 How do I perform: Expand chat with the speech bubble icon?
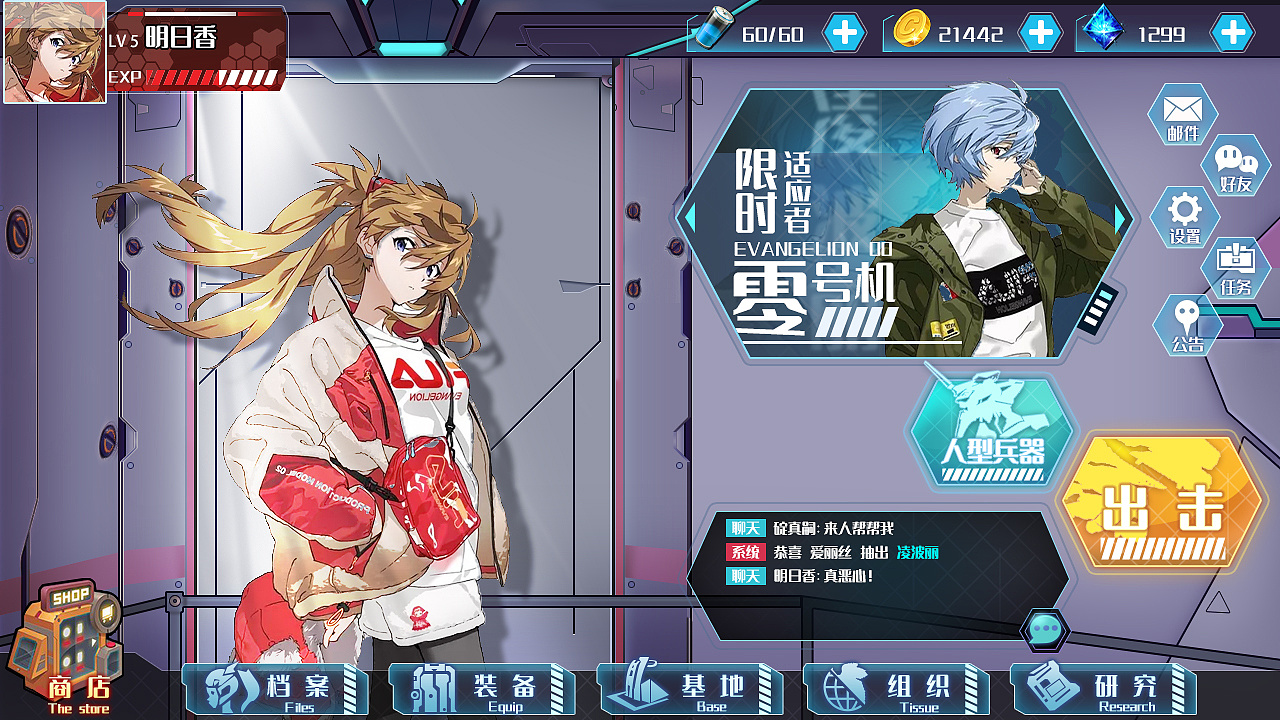(1046, 628)
